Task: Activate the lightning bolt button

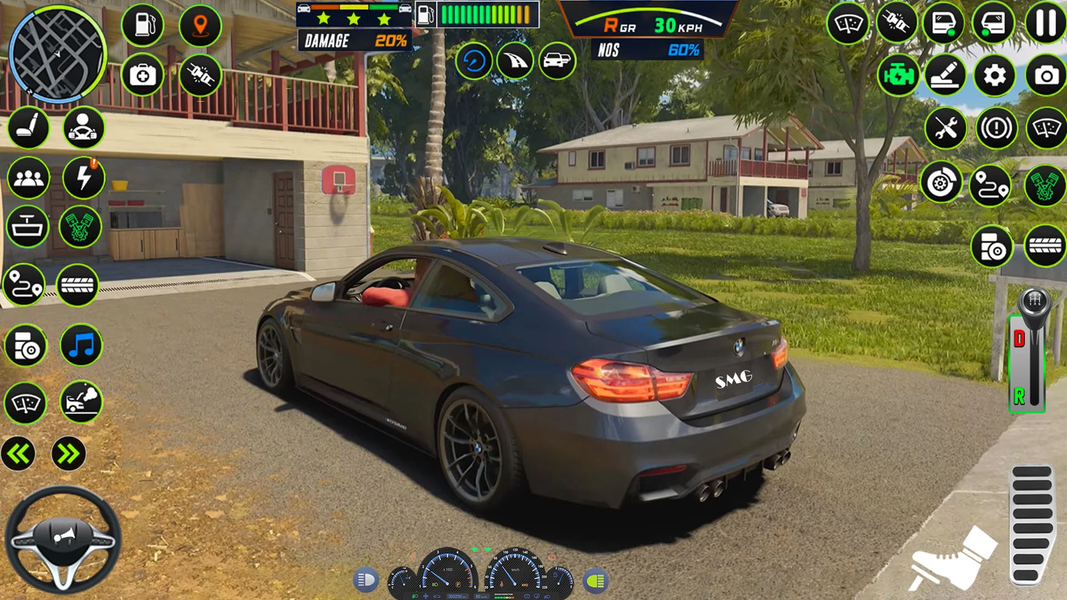Action: click(82, 178)
